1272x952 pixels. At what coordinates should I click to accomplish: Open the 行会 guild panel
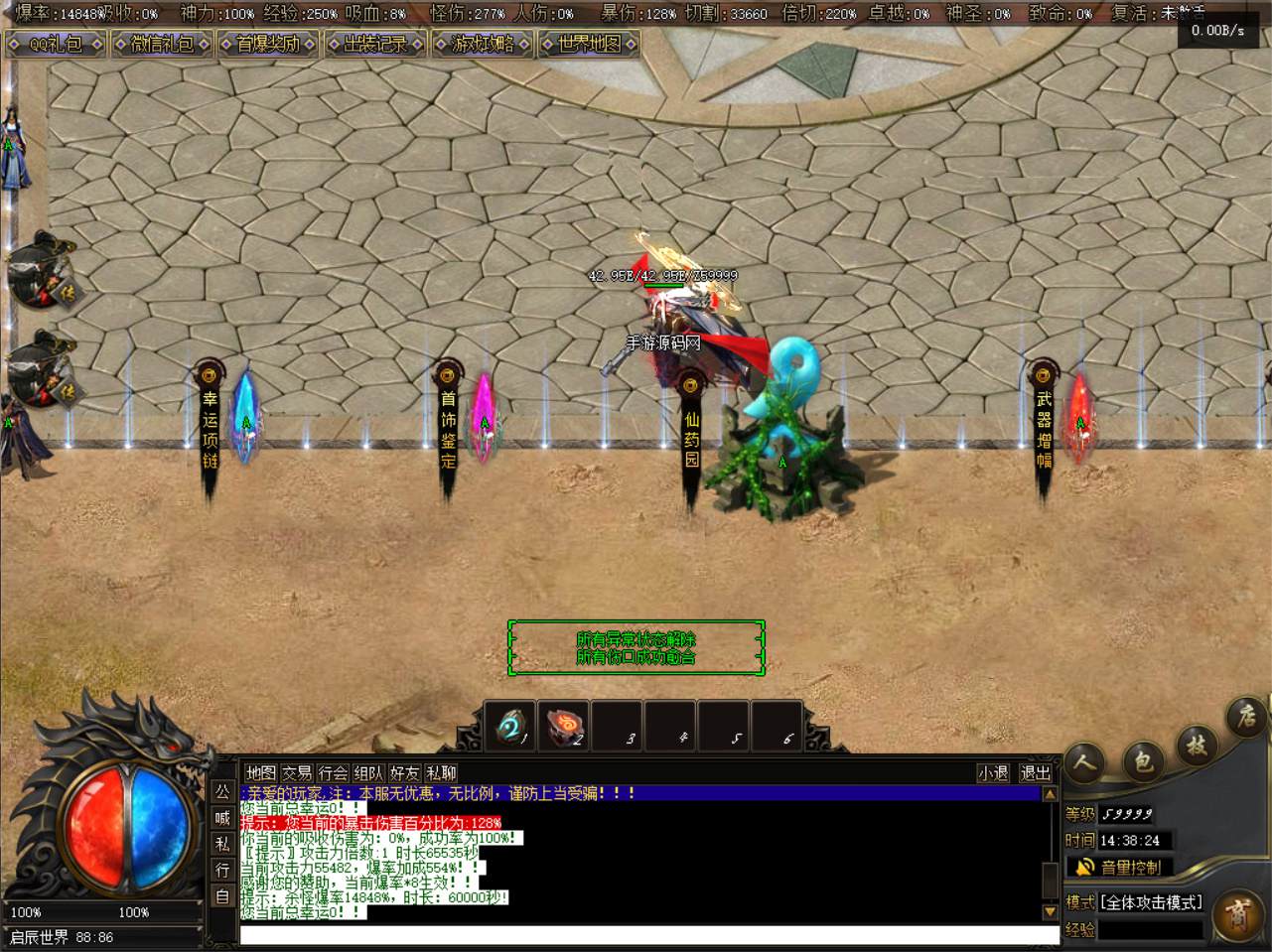(333, 772)
